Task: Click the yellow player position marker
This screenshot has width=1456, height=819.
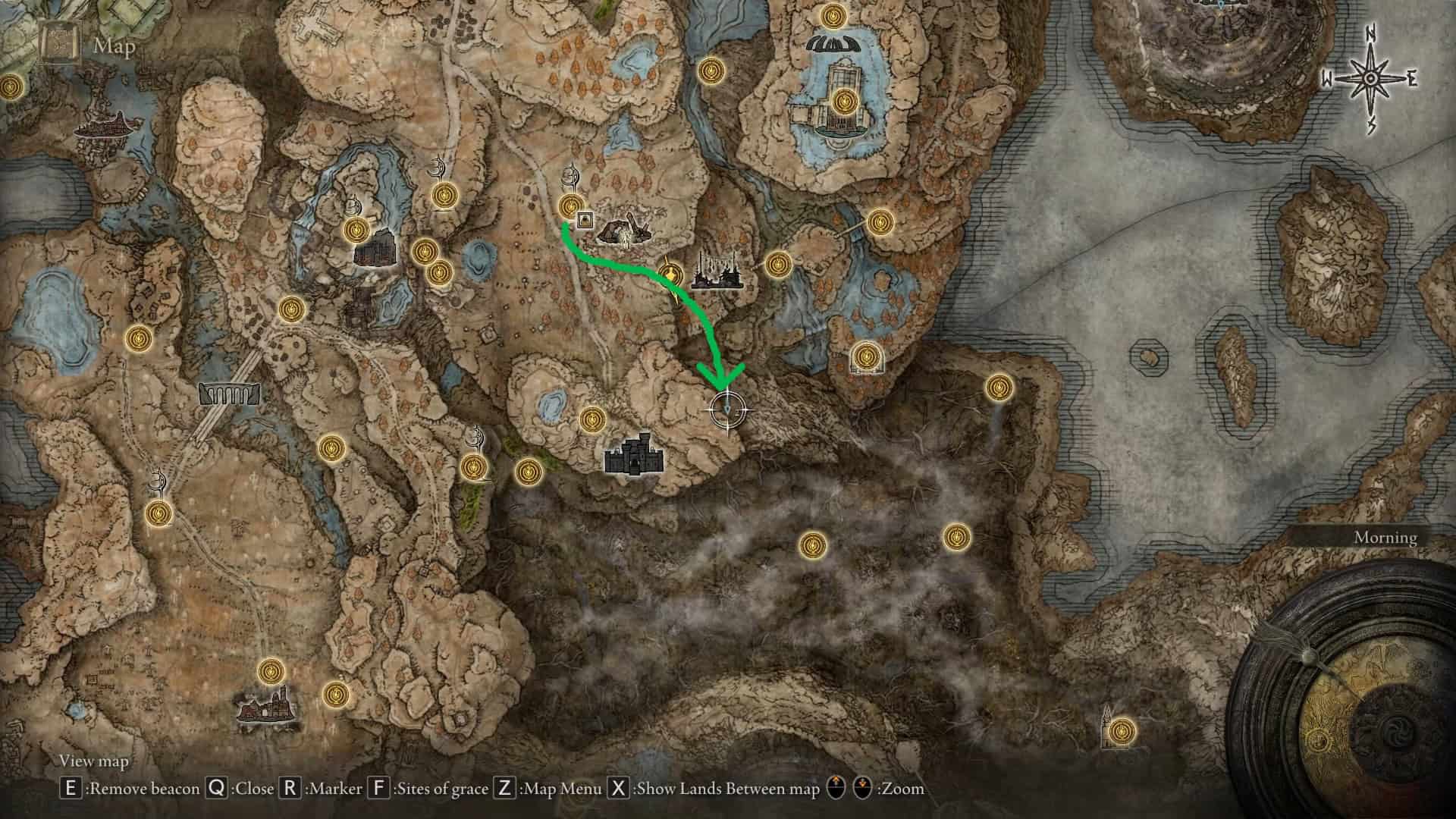Action: [x=670, y=273]
